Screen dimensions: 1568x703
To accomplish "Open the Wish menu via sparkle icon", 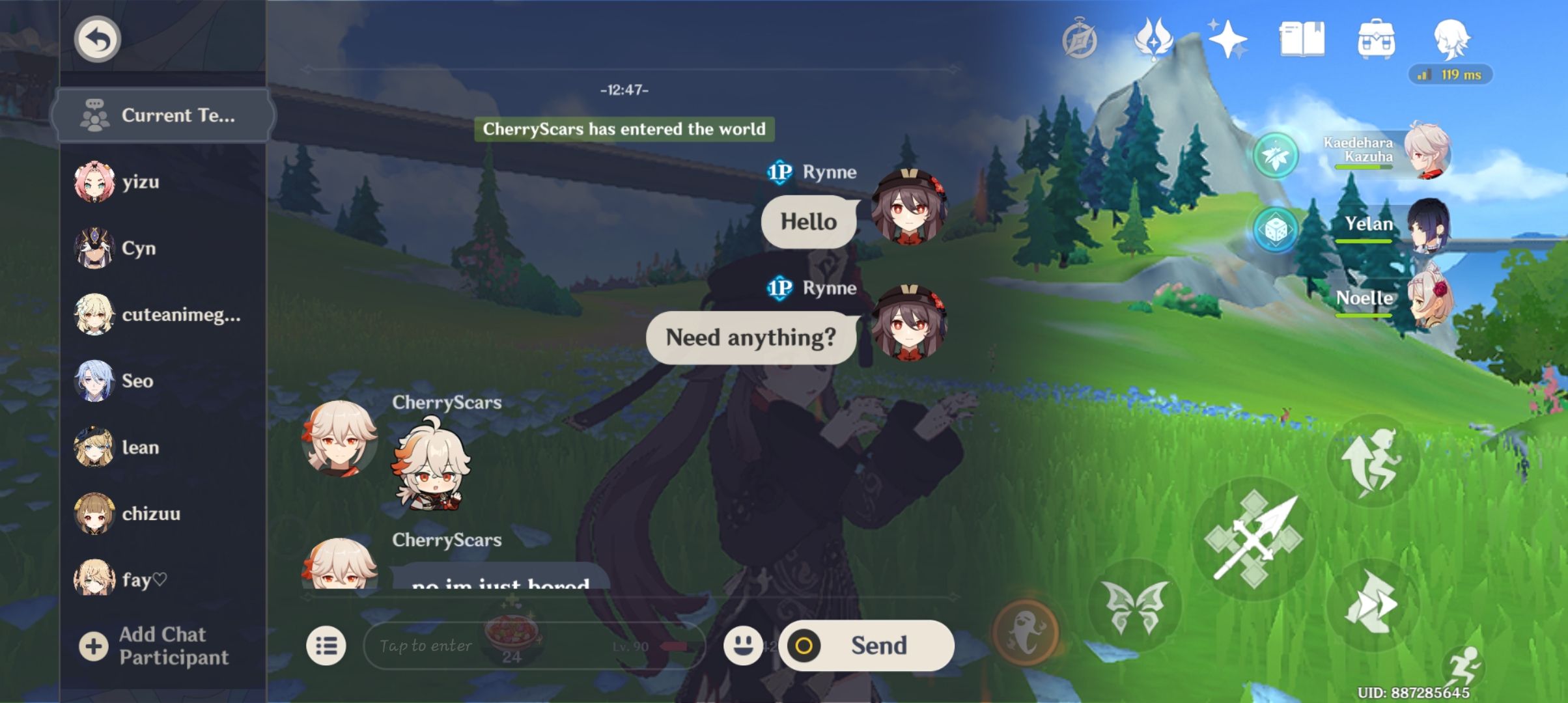I will (1227, 40).
